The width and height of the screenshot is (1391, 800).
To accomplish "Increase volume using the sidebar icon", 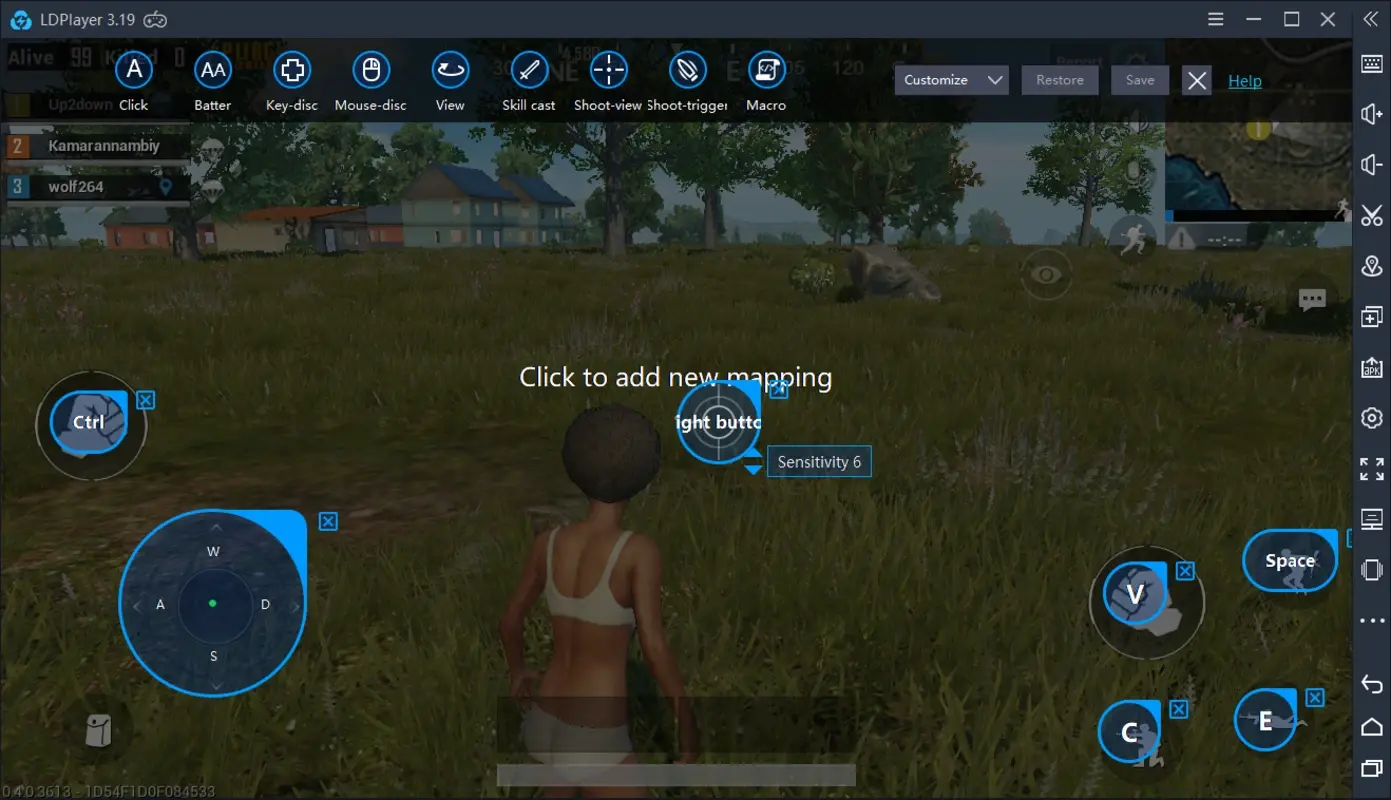I will point(1372,114).
